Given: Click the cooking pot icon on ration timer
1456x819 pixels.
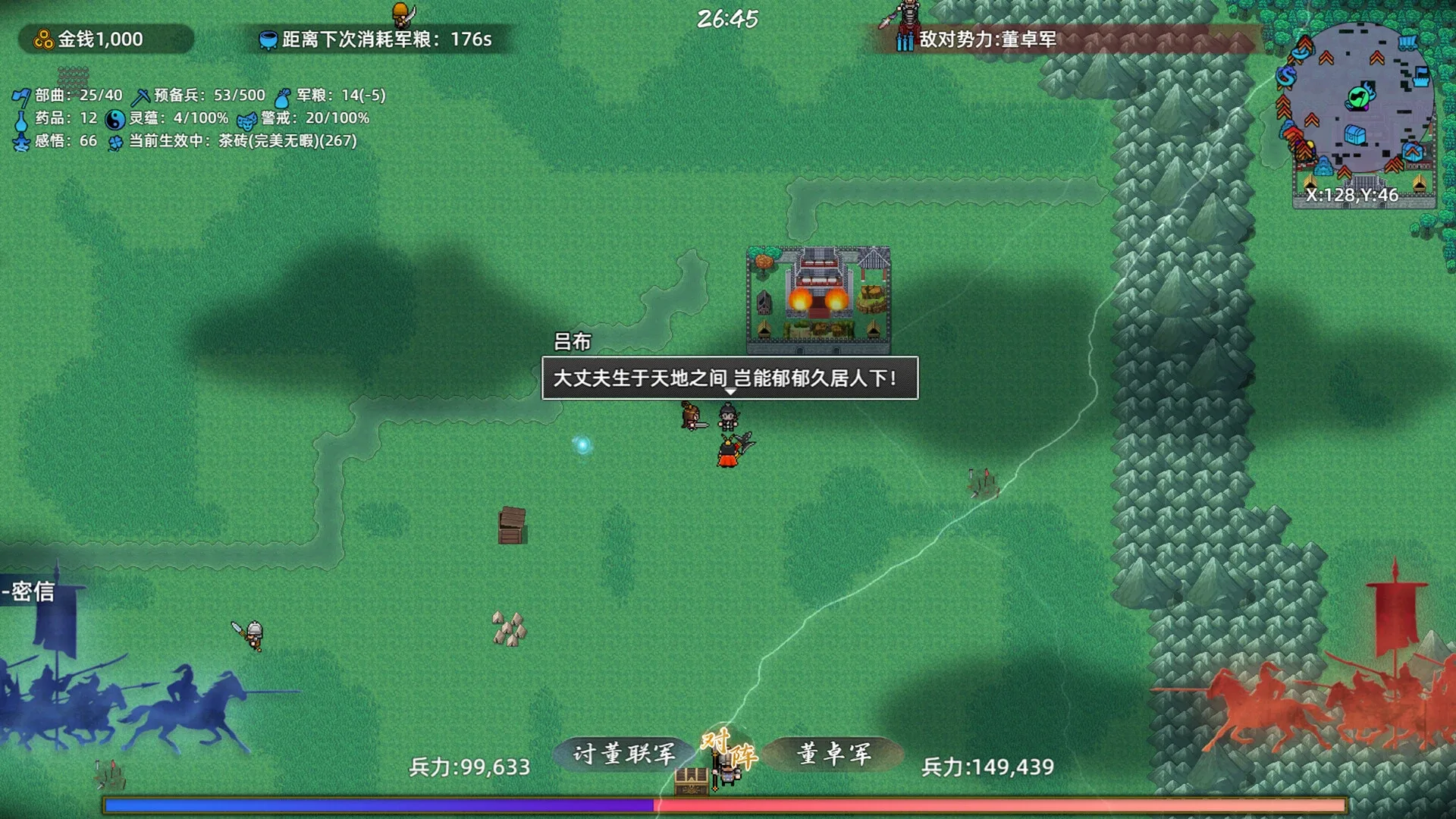Looking at the screenshot, I should click(x=270, y=37).
